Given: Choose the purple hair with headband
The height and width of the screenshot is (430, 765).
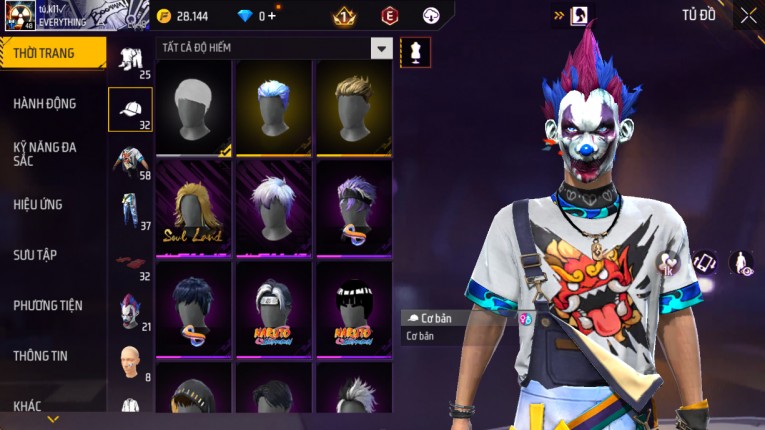Looking at the screenshot, I should point(353,209).
